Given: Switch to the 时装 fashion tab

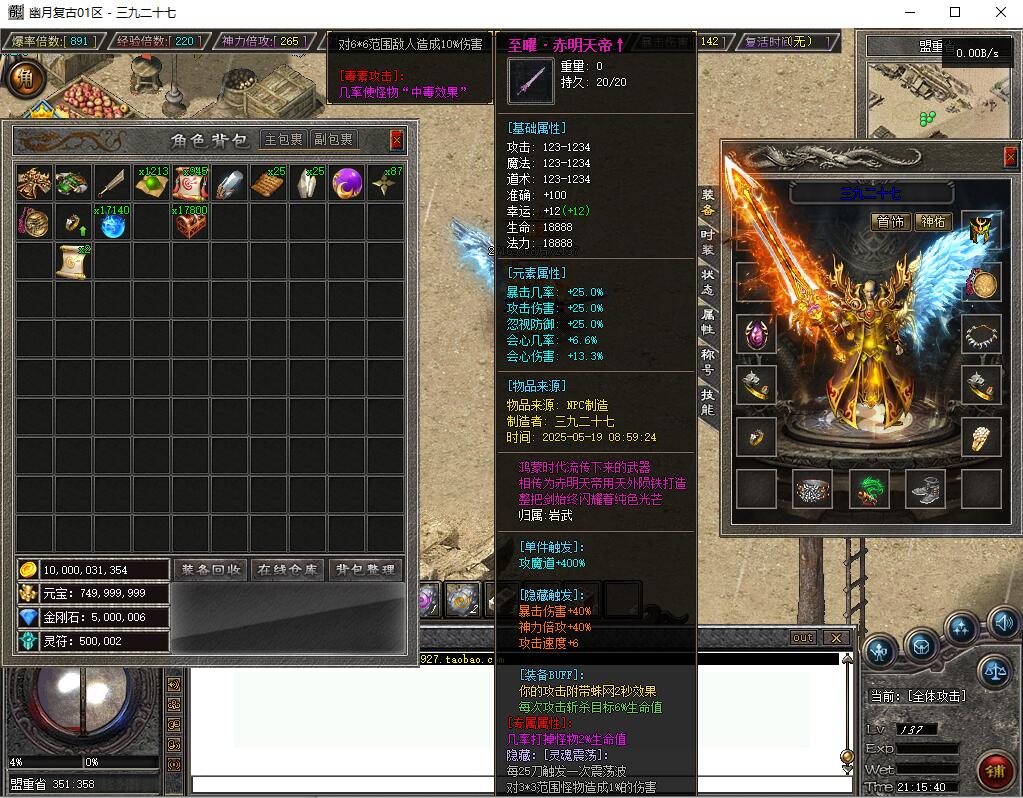Looking at the screenshot, I should pos(707,241).
